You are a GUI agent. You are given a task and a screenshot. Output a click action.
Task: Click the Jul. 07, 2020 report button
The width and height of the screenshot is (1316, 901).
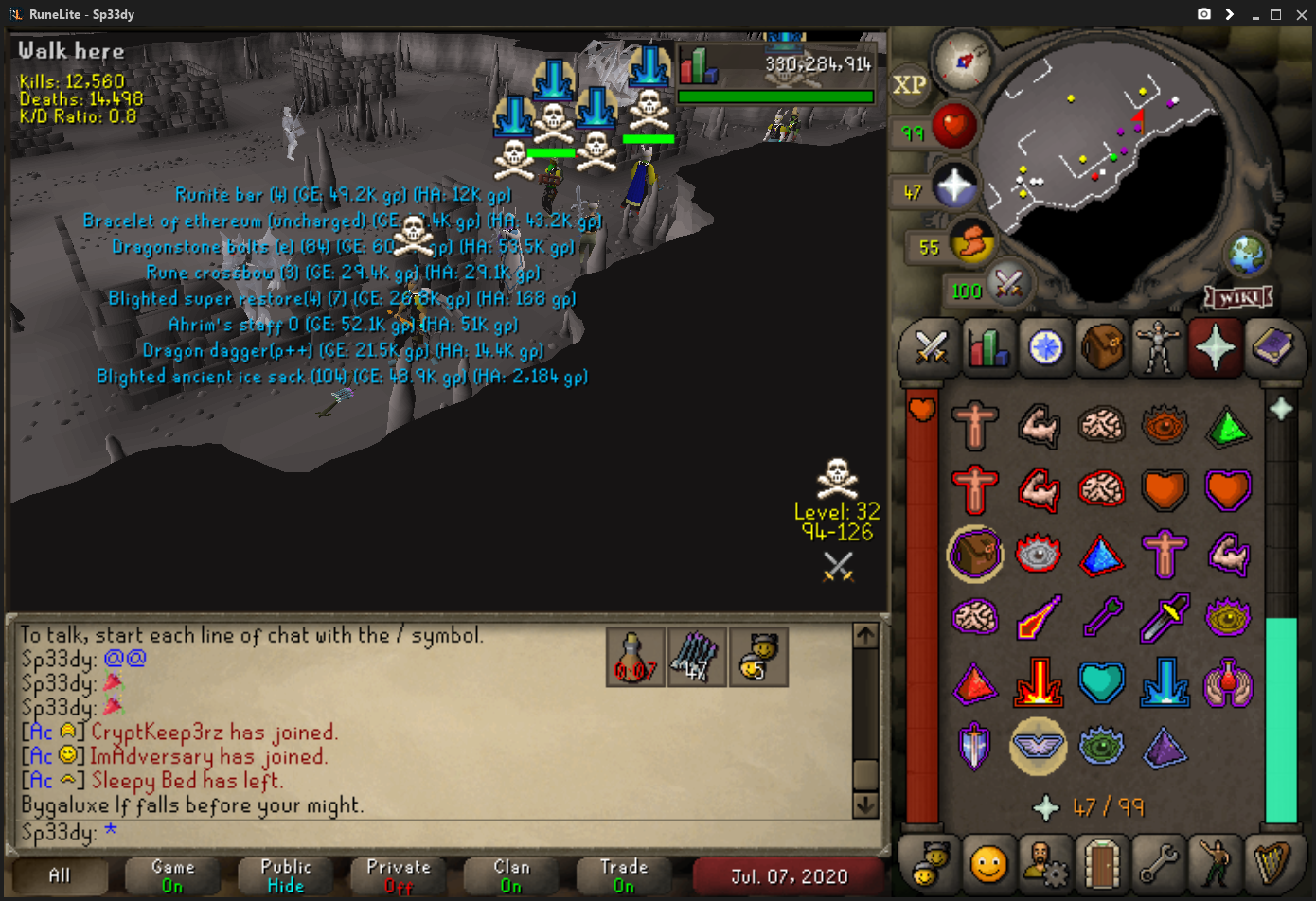(789, 876)
